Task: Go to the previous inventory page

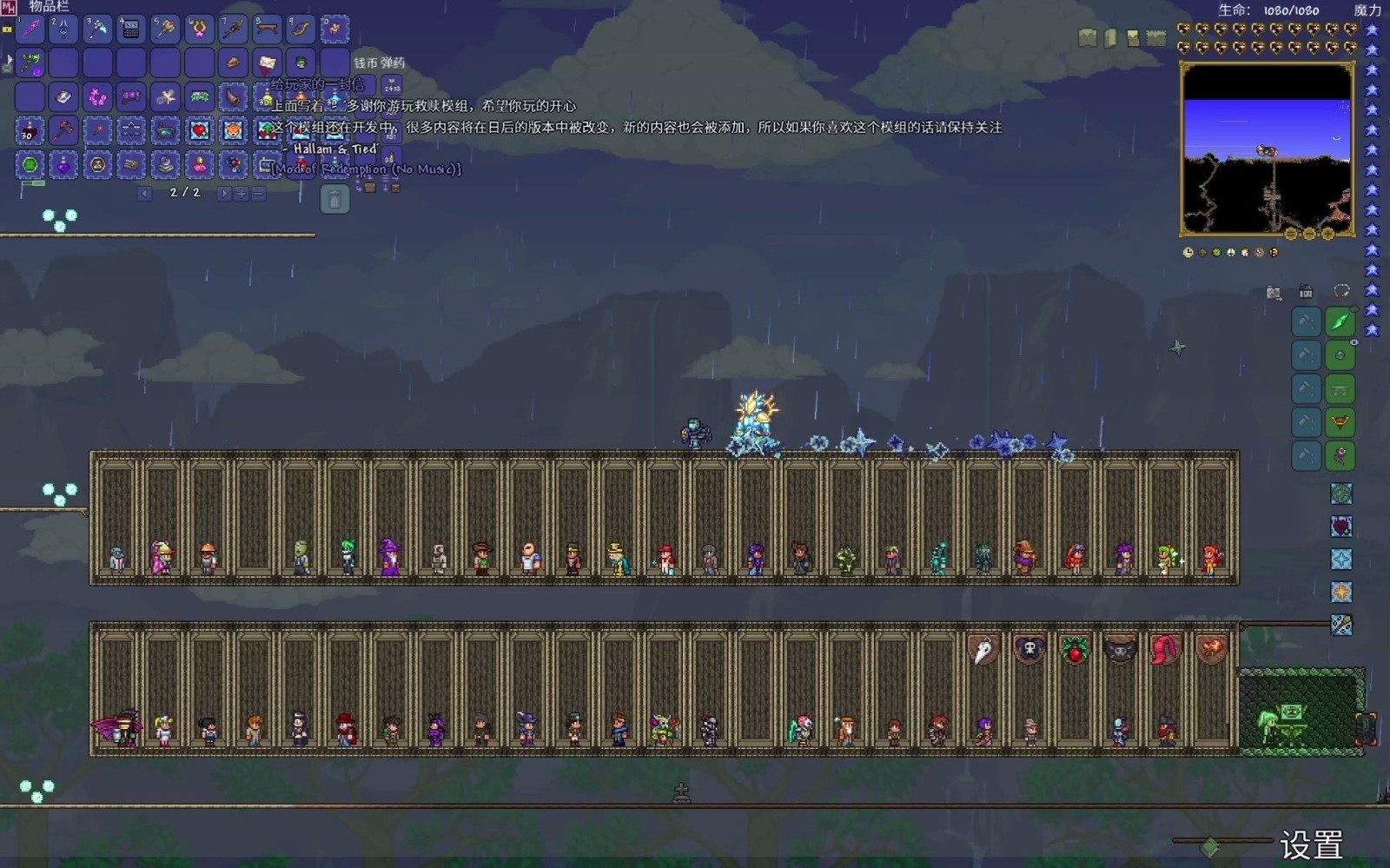Action: [x=145, y=193]
